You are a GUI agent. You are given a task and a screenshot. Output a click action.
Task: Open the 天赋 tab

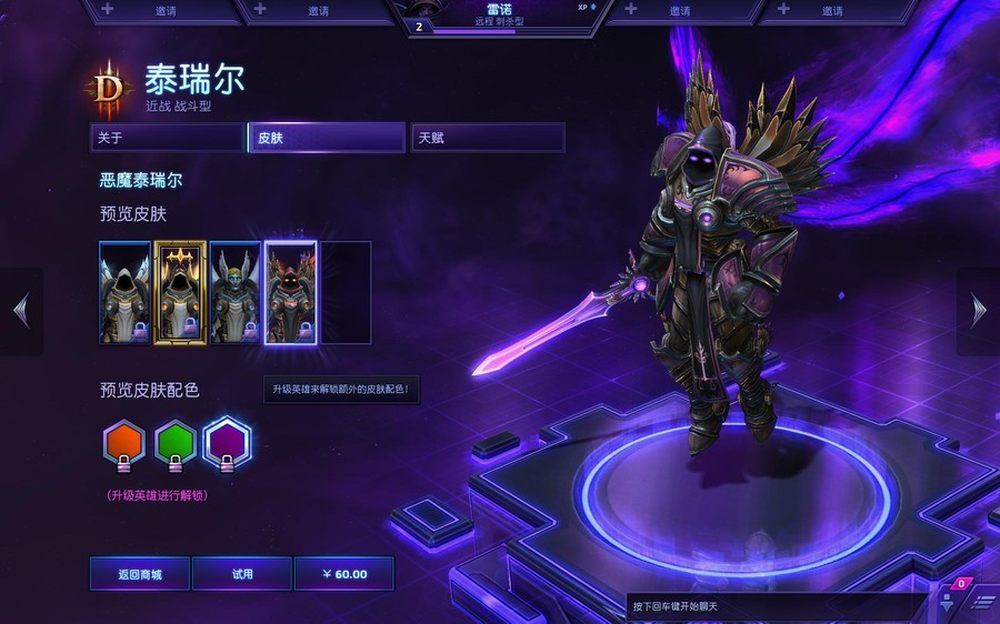(487, 138)
